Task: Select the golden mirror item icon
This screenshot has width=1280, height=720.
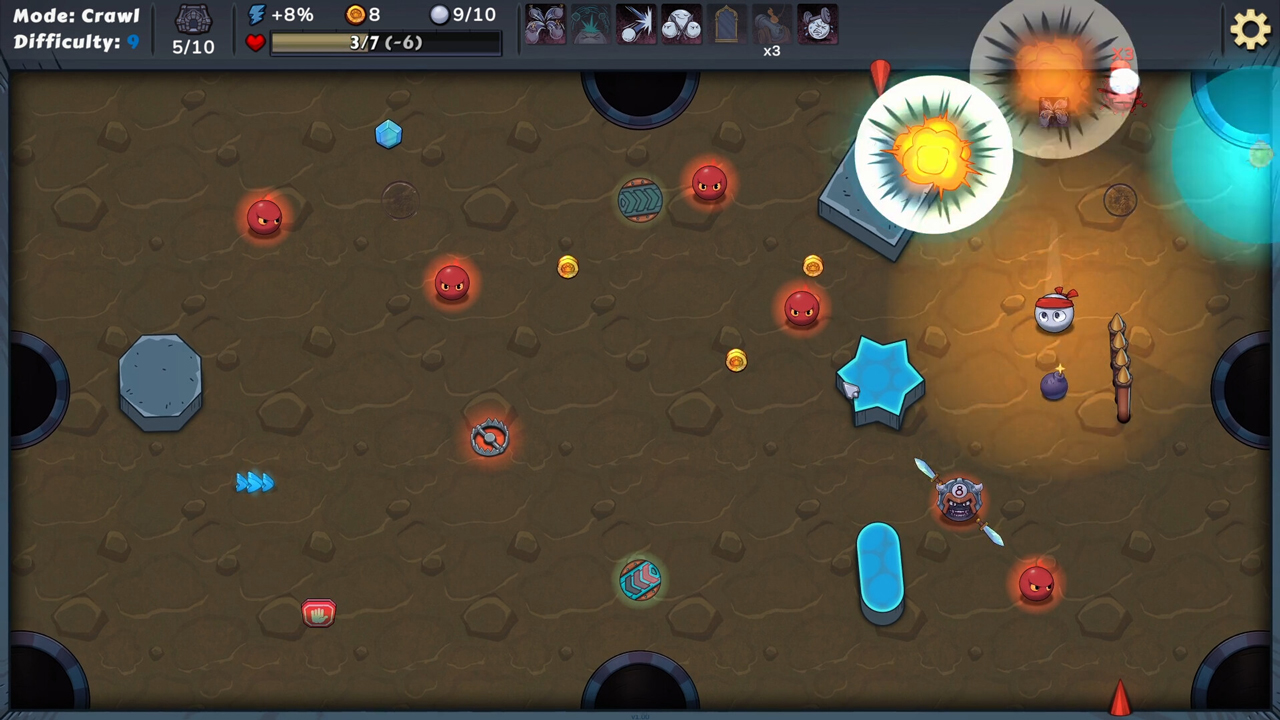Action: 727,25
